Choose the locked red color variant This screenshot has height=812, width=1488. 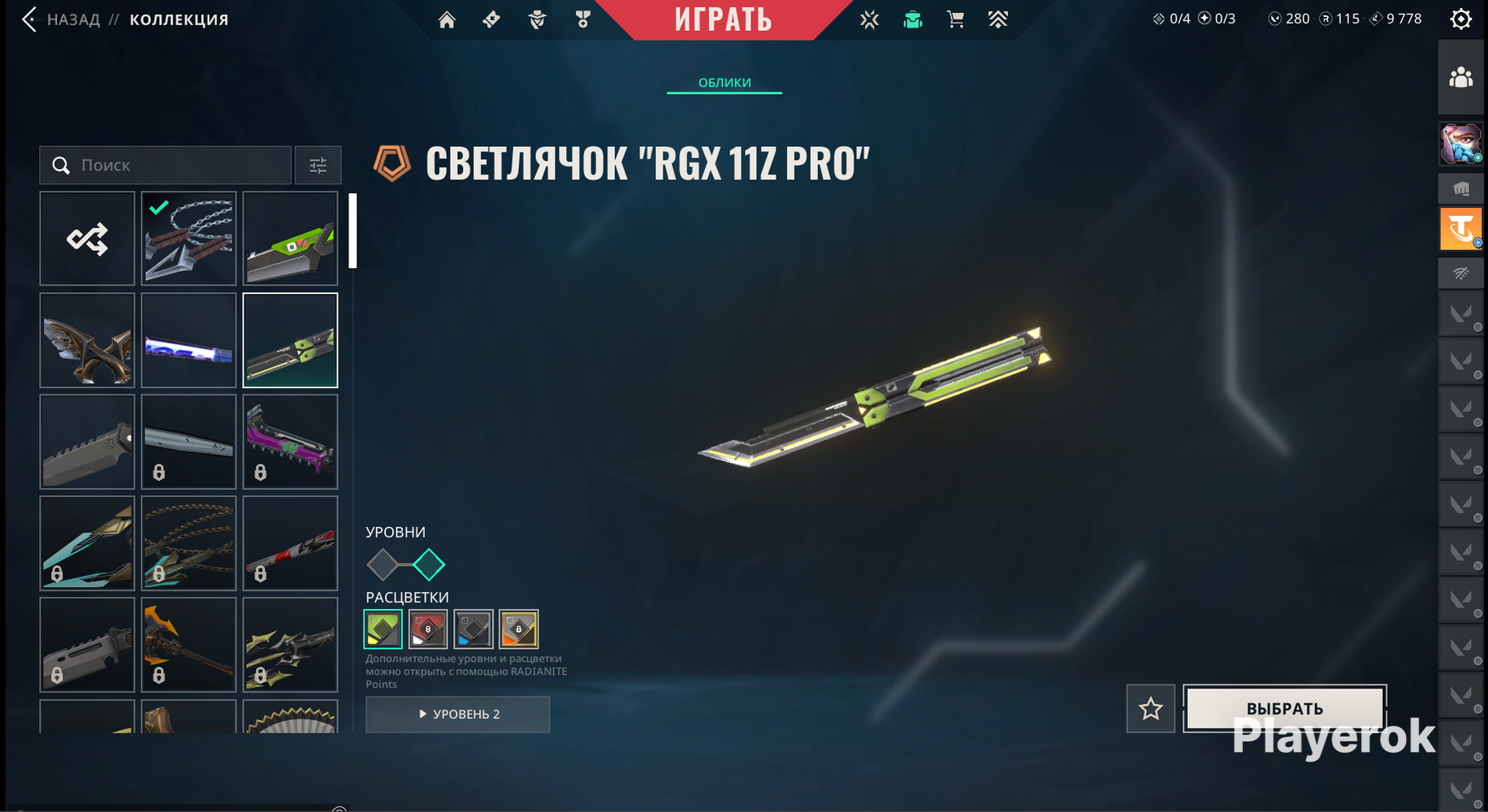pos(428,628)
